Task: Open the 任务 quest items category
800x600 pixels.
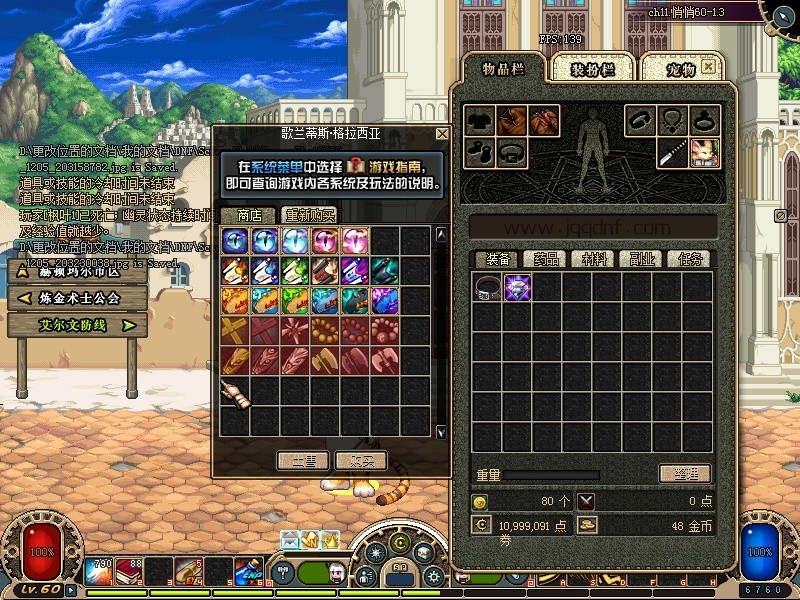Action: click(x=690, y=259)
